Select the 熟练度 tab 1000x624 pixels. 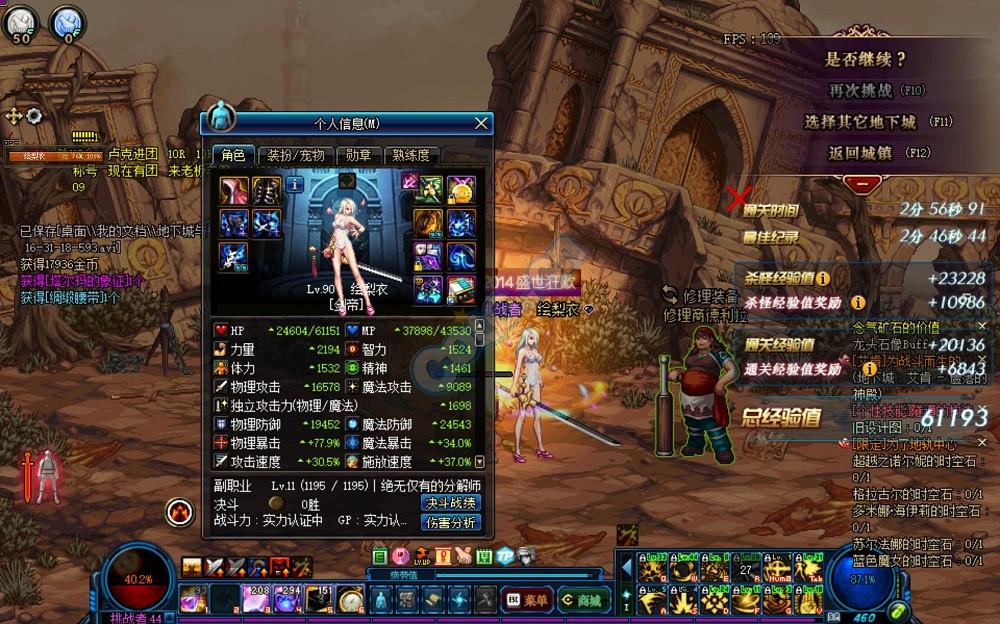coord(411,155)
